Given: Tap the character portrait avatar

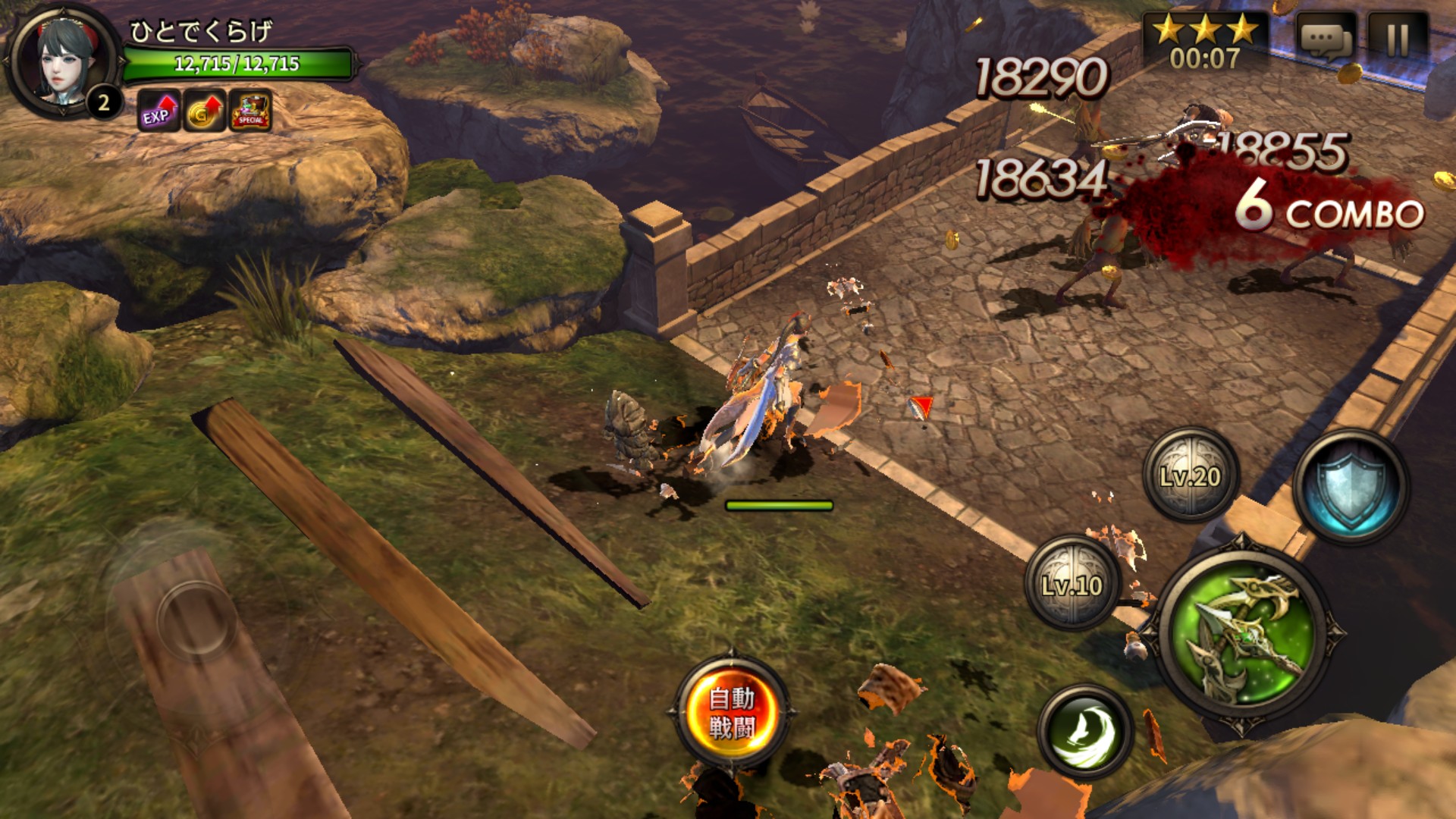Looking at the screenshot, I should (x=64, y=61).
